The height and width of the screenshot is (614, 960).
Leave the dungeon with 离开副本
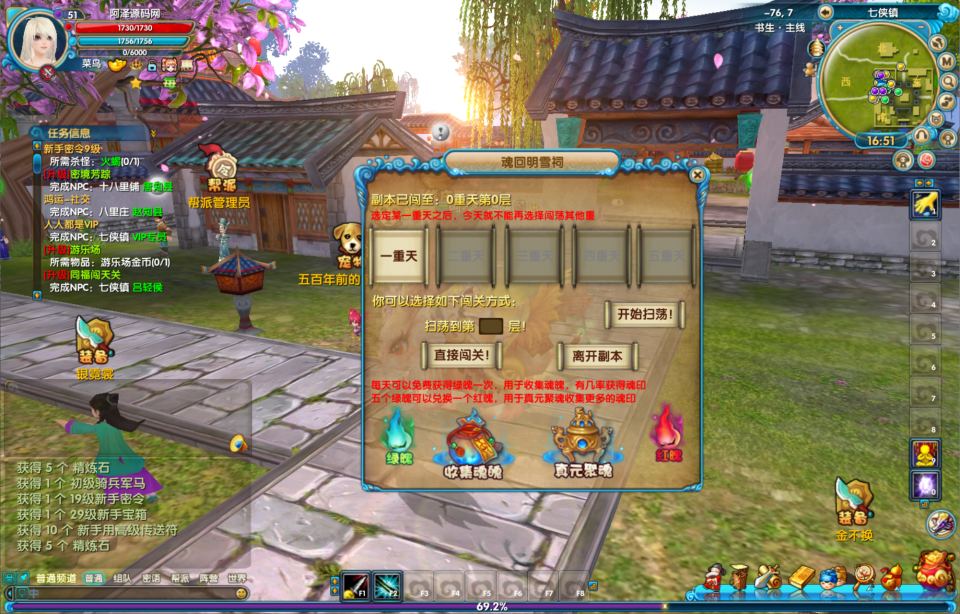[597, 355]
